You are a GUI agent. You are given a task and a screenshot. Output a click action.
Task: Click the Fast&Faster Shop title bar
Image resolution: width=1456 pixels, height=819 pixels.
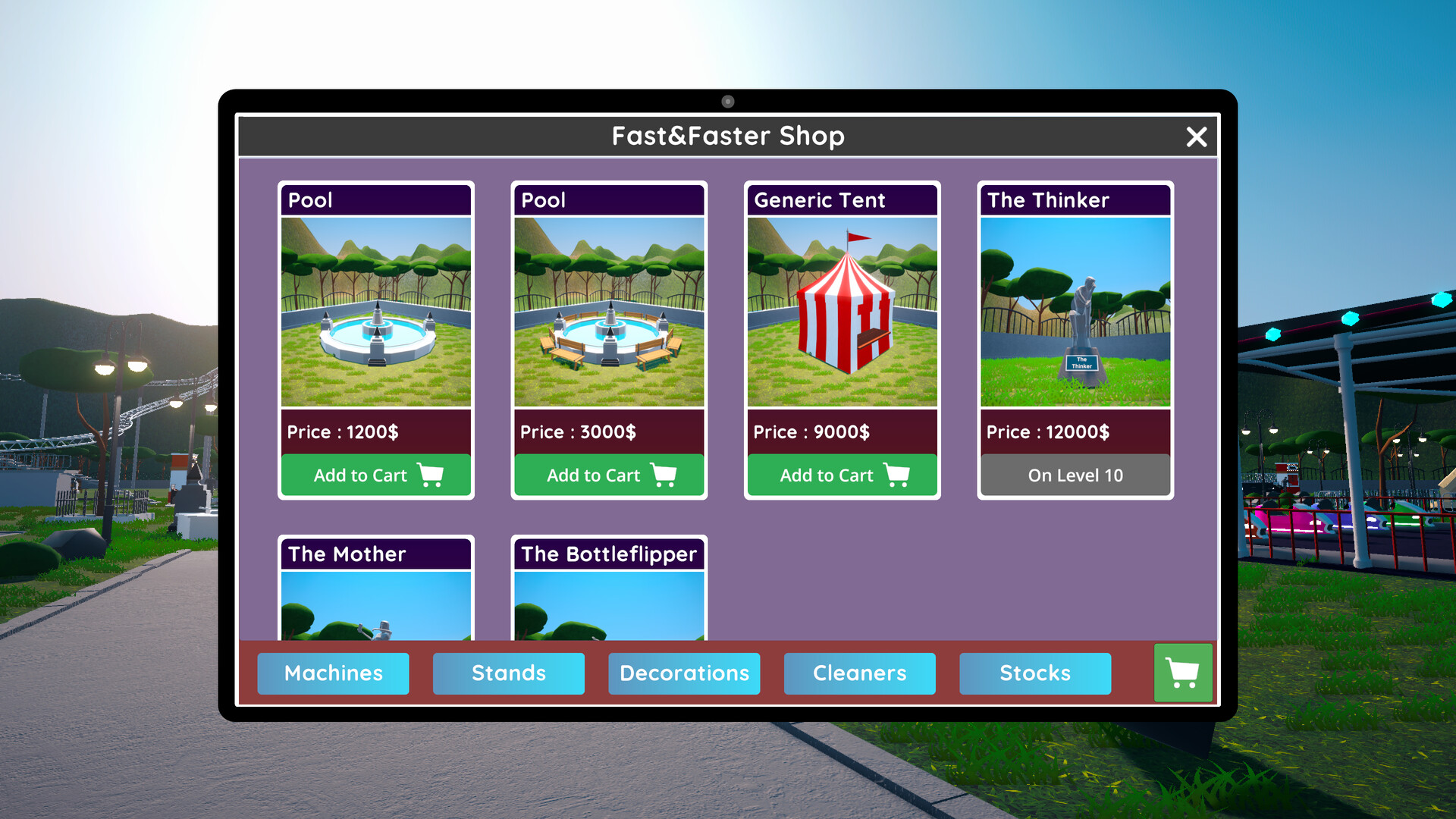[x=728, y=136]
